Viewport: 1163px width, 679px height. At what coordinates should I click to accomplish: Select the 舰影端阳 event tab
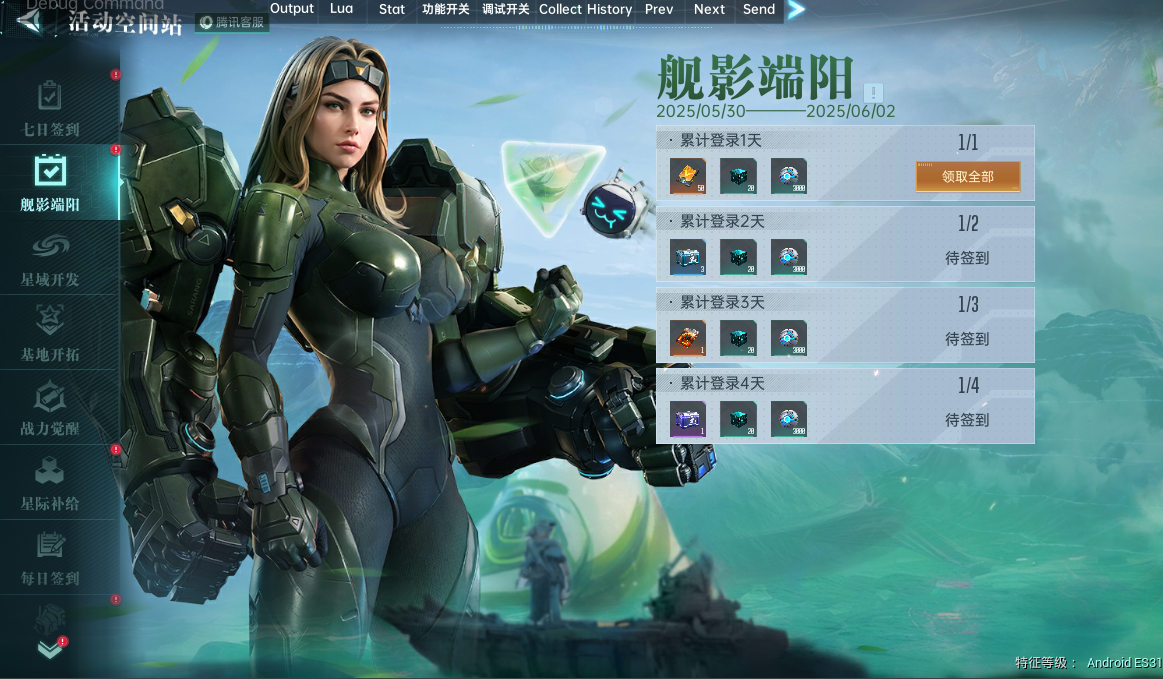click(50, 184)
